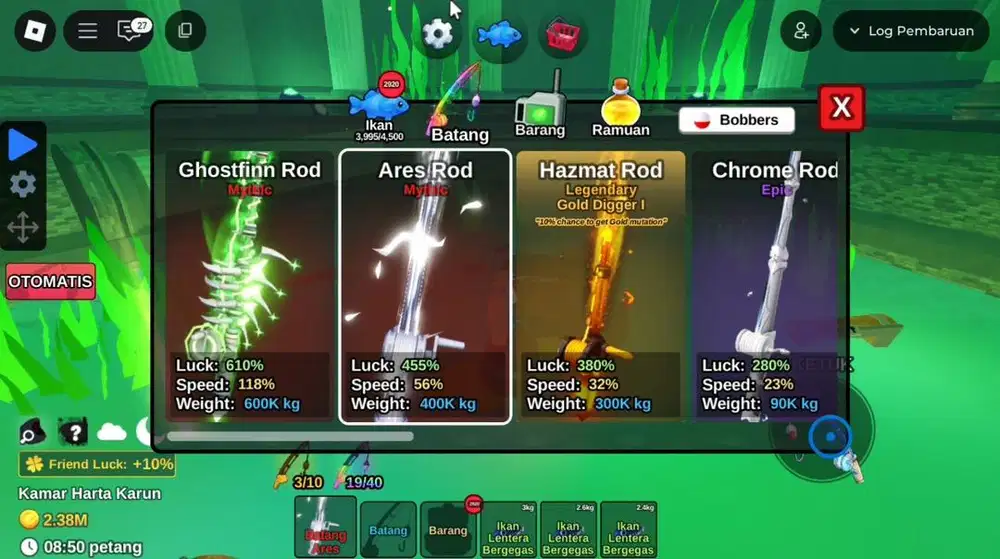Open the gear settings icon at top
The image size is (1000, 559).
pyautogui.click(x=438, y=34)
